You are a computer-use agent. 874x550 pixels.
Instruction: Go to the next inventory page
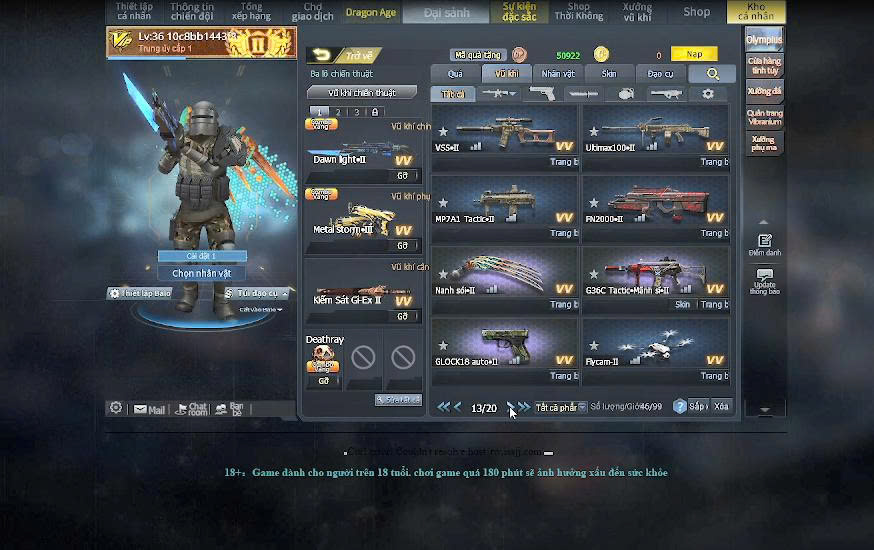click(510, 407)
